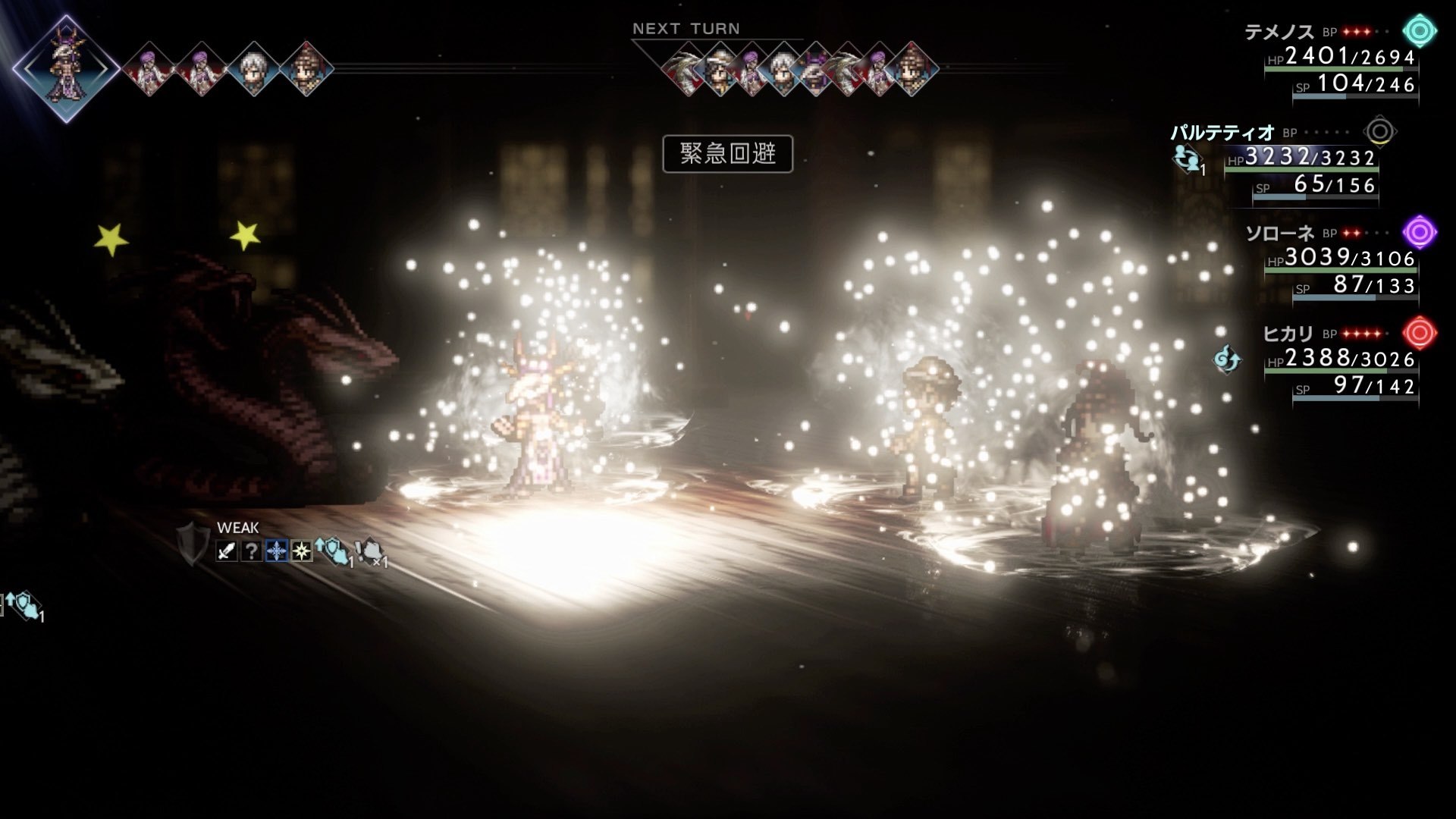Select the sword weakness icon
The width and height of the screenshot is (1456, 819).
226,551
